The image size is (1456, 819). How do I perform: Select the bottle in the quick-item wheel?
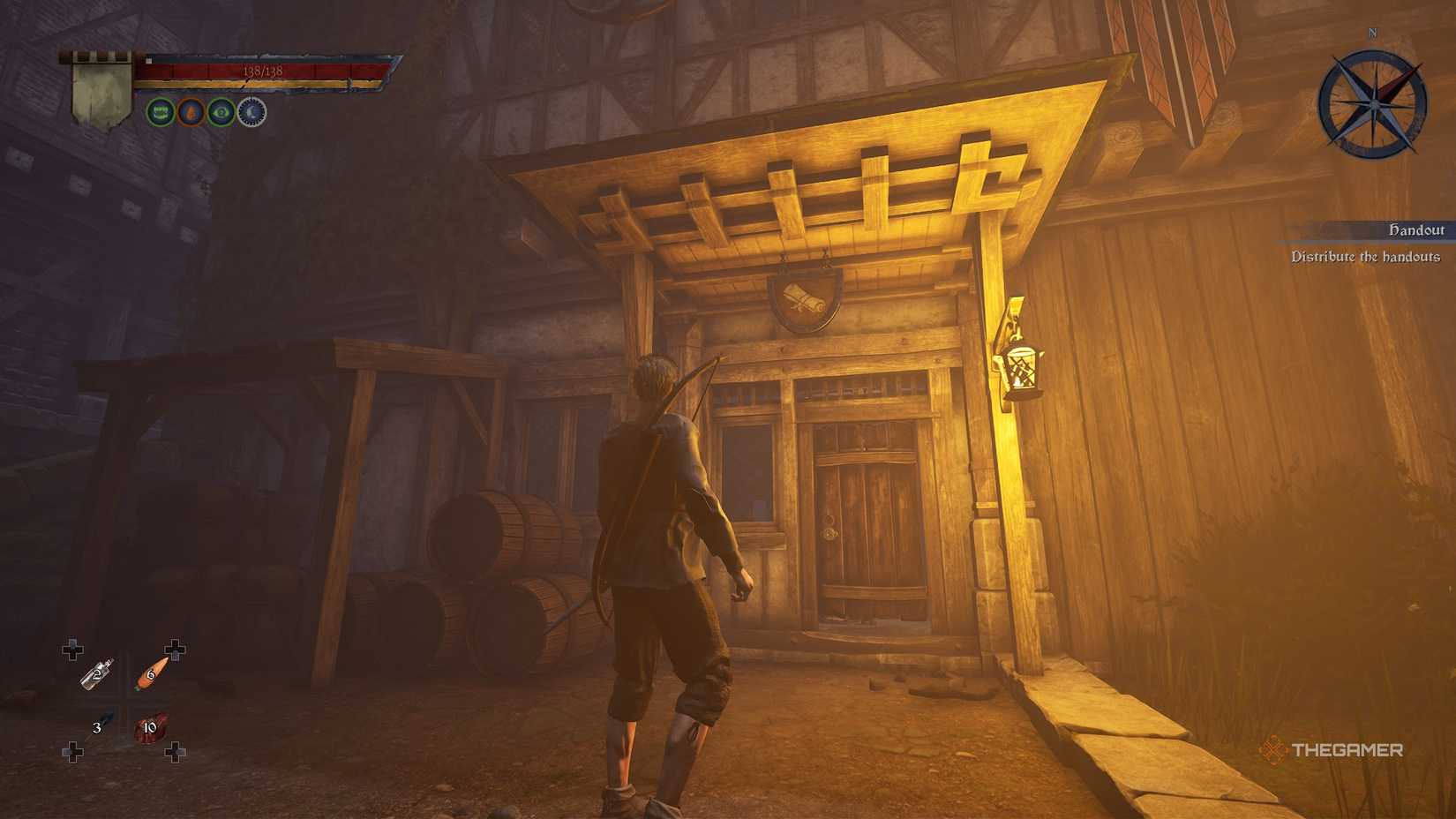95,674
